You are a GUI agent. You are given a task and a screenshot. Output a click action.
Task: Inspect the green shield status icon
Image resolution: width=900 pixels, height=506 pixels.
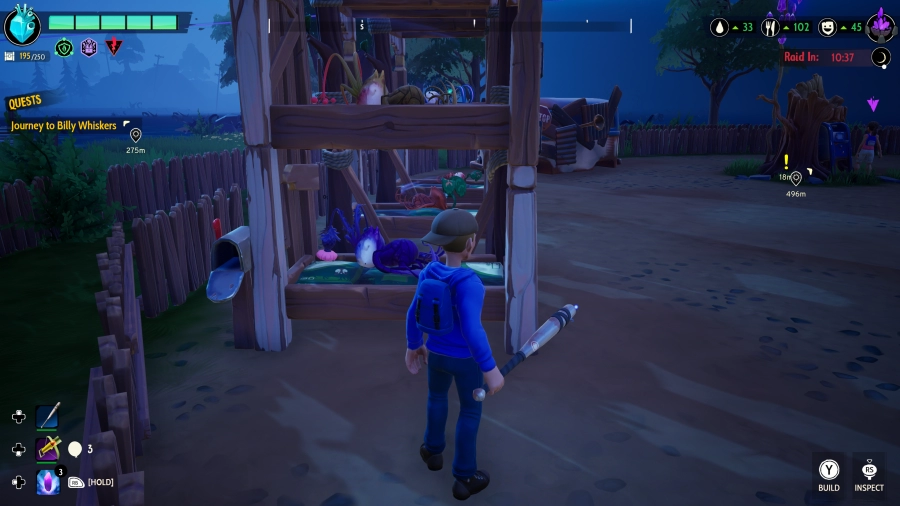point(65,47)
